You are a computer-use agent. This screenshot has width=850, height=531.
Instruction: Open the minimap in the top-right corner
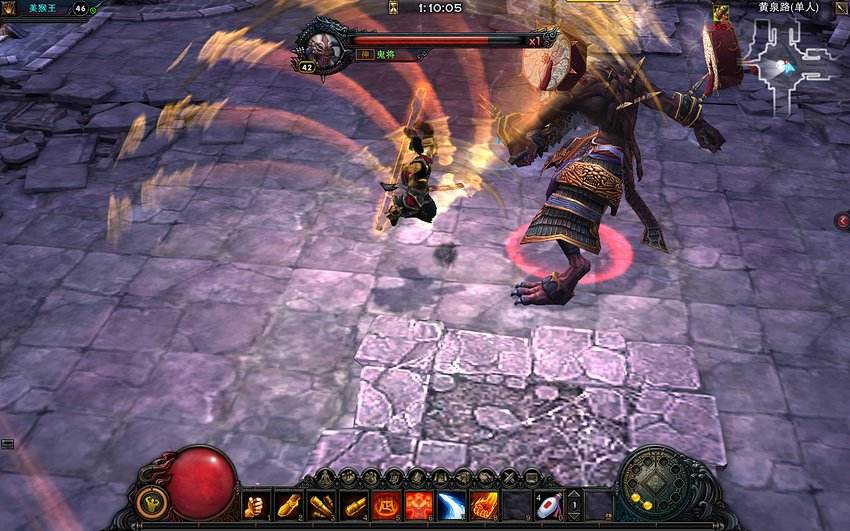(x=781, y=63)
